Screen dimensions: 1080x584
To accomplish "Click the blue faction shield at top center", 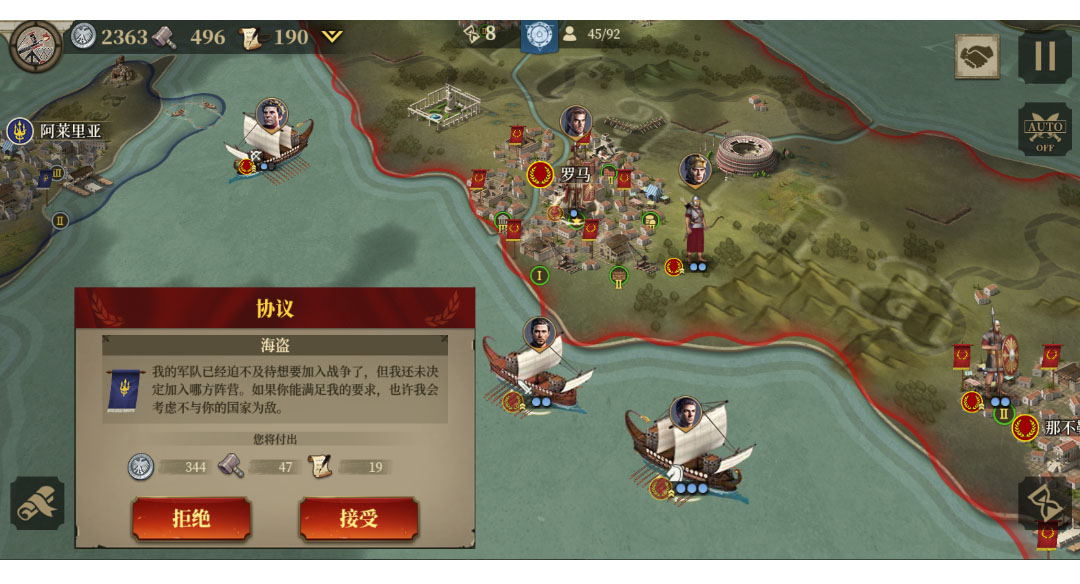I will coord(539,35).
